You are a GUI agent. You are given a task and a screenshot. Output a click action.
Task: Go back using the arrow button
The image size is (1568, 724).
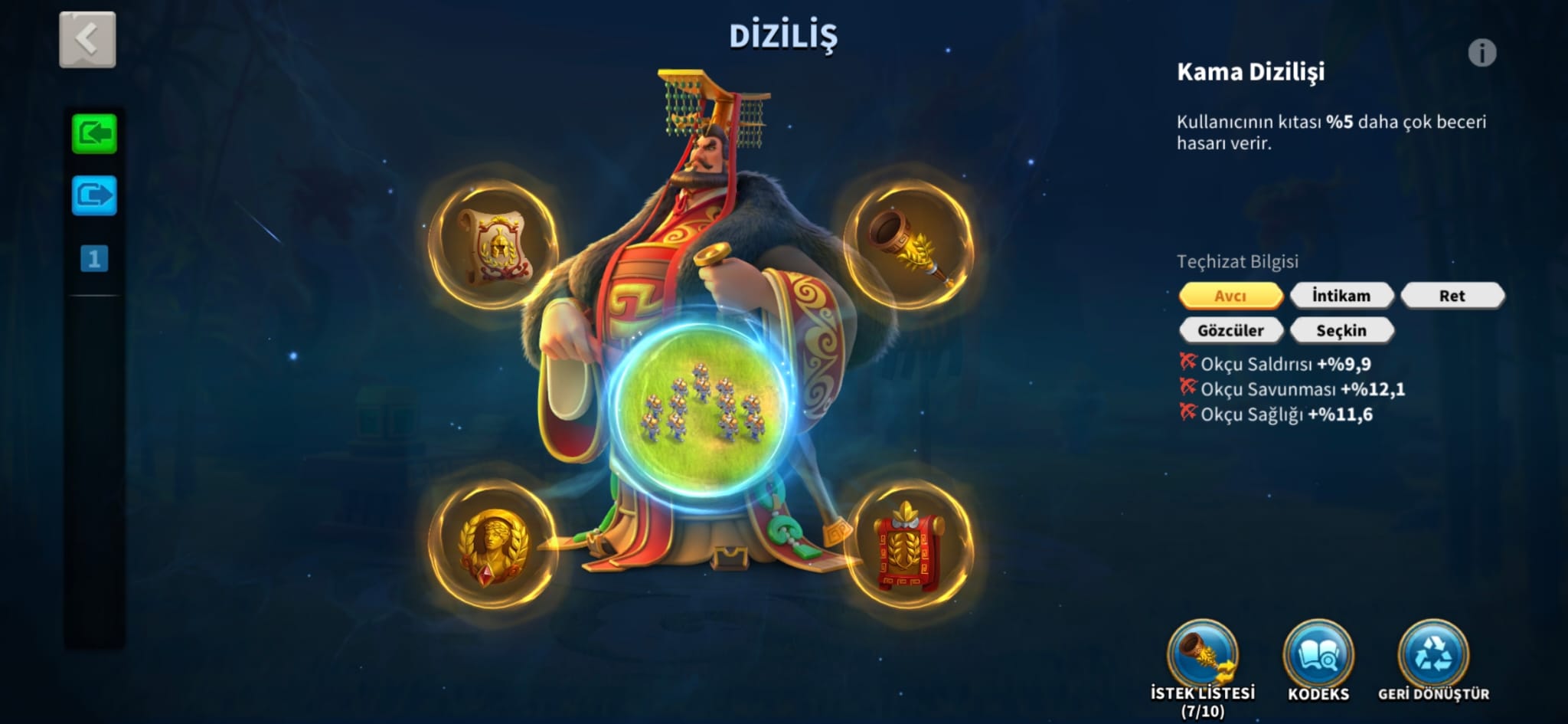point(87,39)
